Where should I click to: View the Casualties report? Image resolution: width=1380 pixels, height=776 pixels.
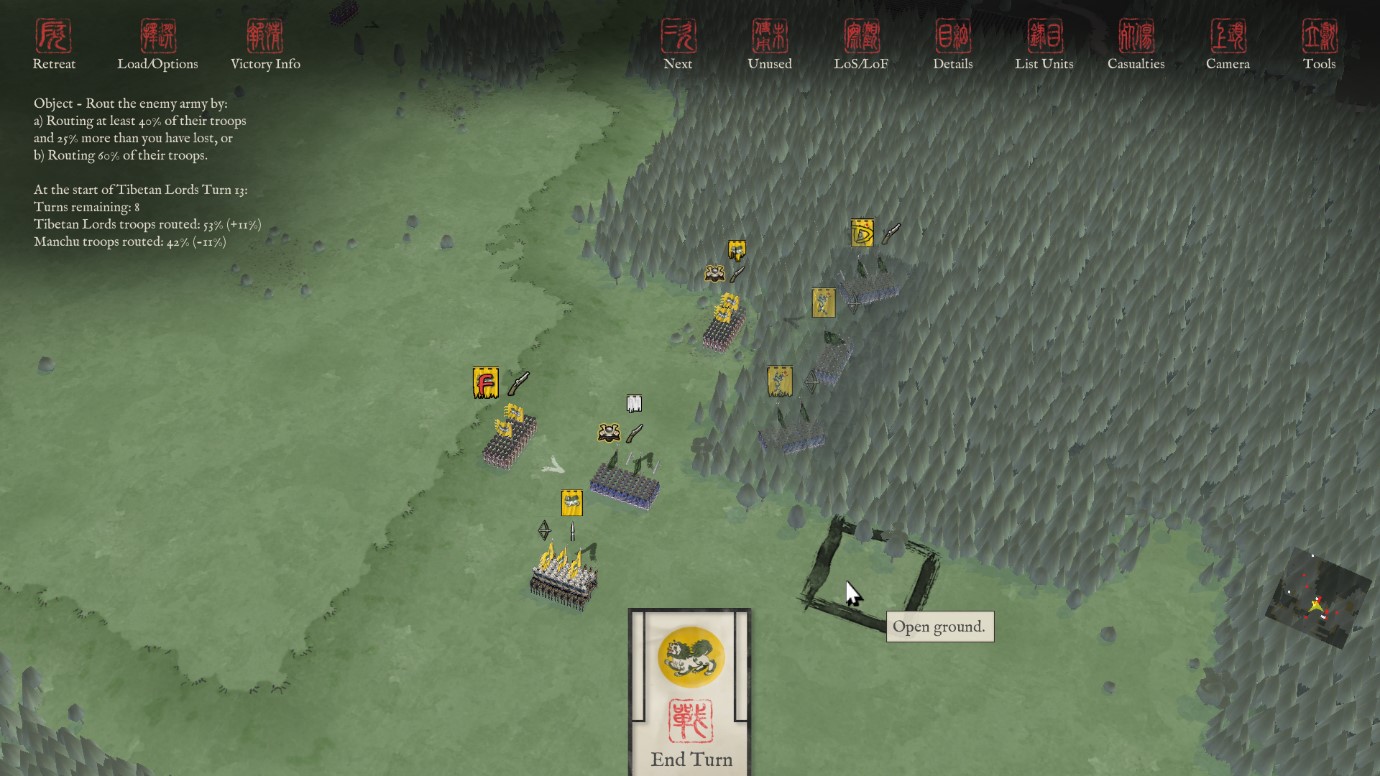[1136, 45]
